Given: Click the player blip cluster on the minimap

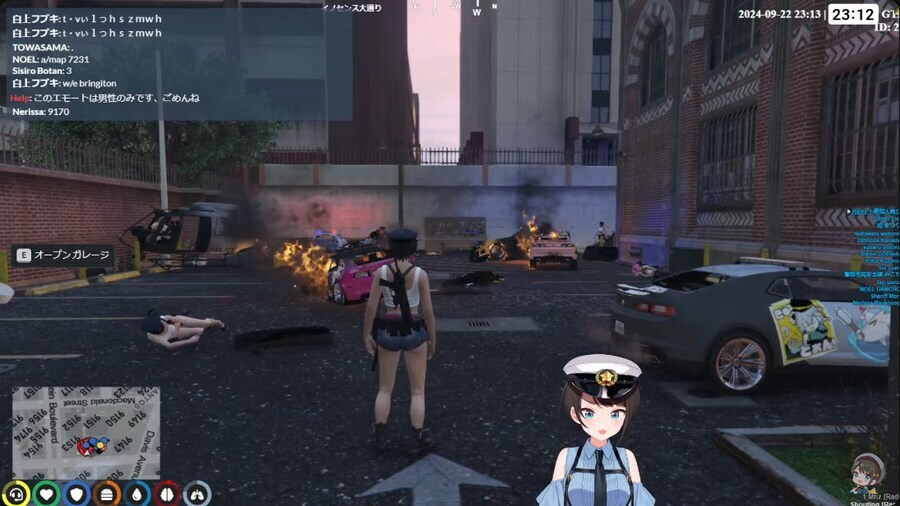Looking at the screenshot, I should (x=94, y=445).
